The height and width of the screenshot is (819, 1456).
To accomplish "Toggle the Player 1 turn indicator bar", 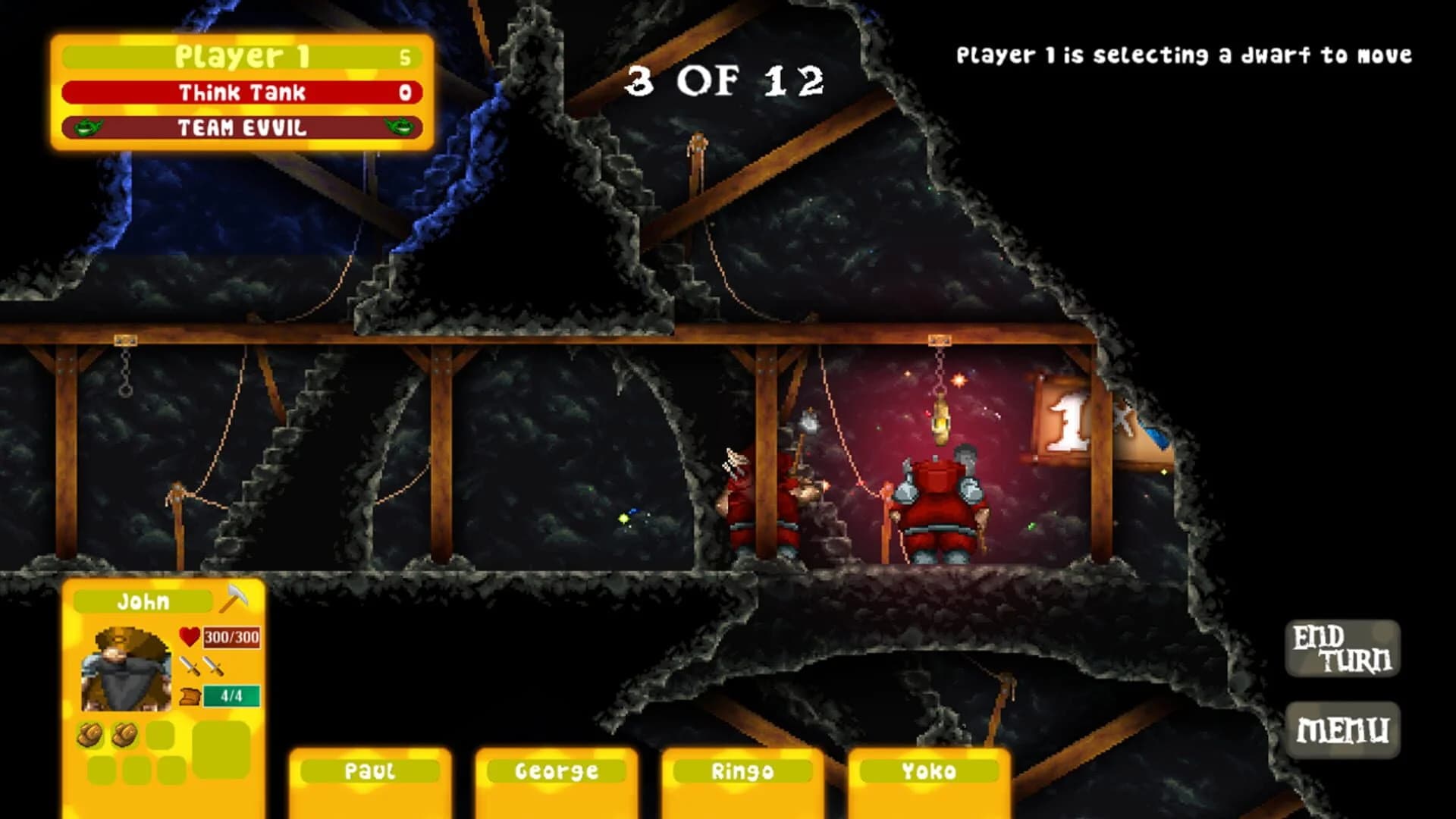I will click(243, 55).
